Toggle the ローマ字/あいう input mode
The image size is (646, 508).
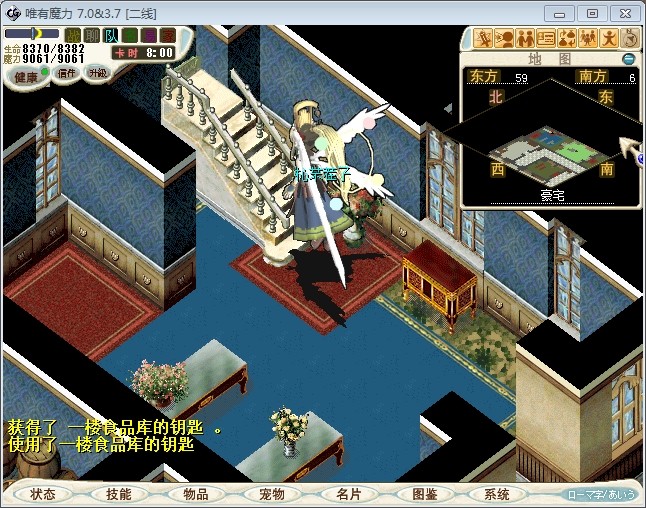[601, 494]
